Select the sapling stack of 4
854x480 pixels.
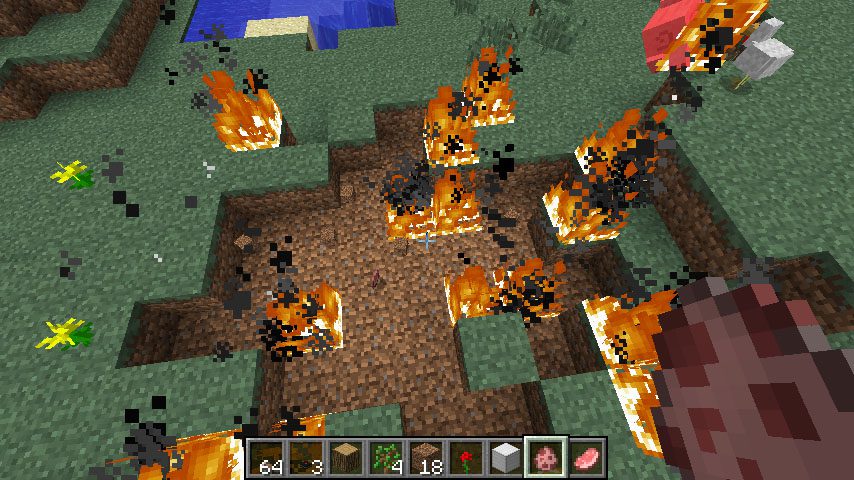tap(387, 459)
